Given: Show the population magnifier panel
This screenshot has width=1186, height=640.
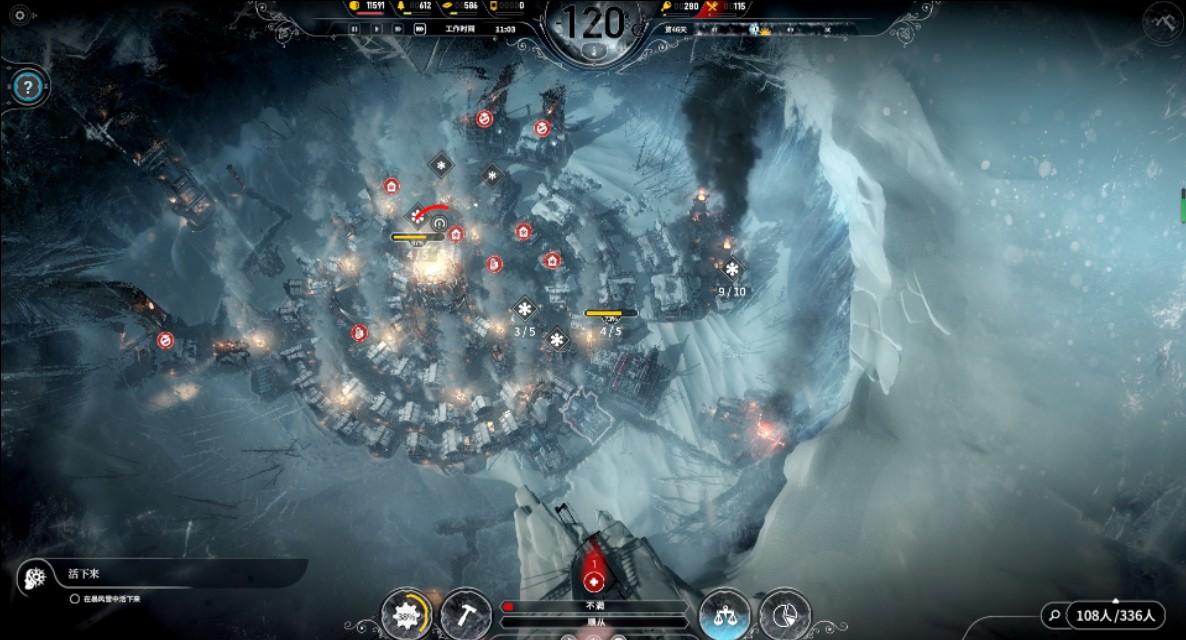Looking at the screenshot, I should click(1053, 615).
